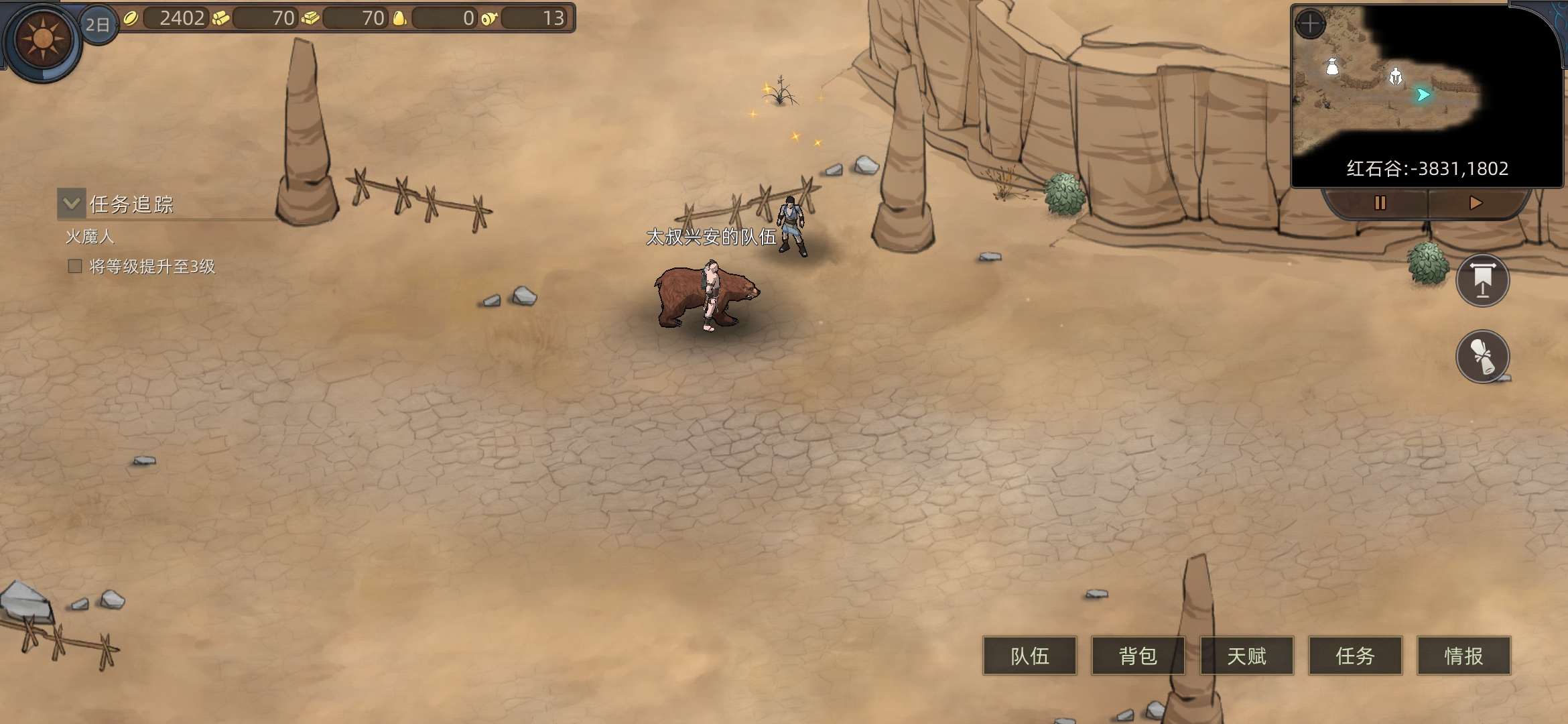Open the 队伍 party menu

[x=1029, y=656]
